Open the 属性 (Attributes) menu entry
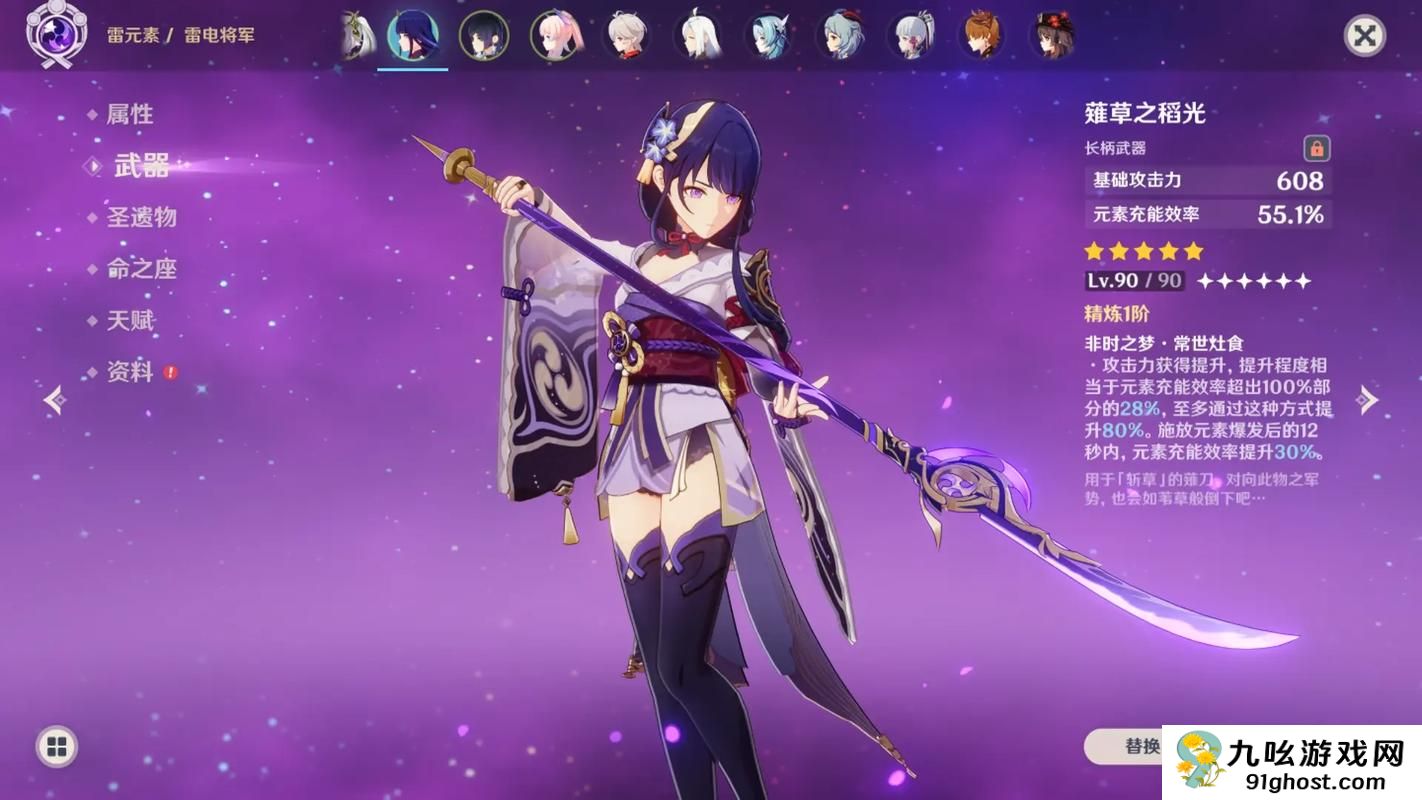Image resolution: width=1422 pixels, height=800 pixels. click(130, 115)
